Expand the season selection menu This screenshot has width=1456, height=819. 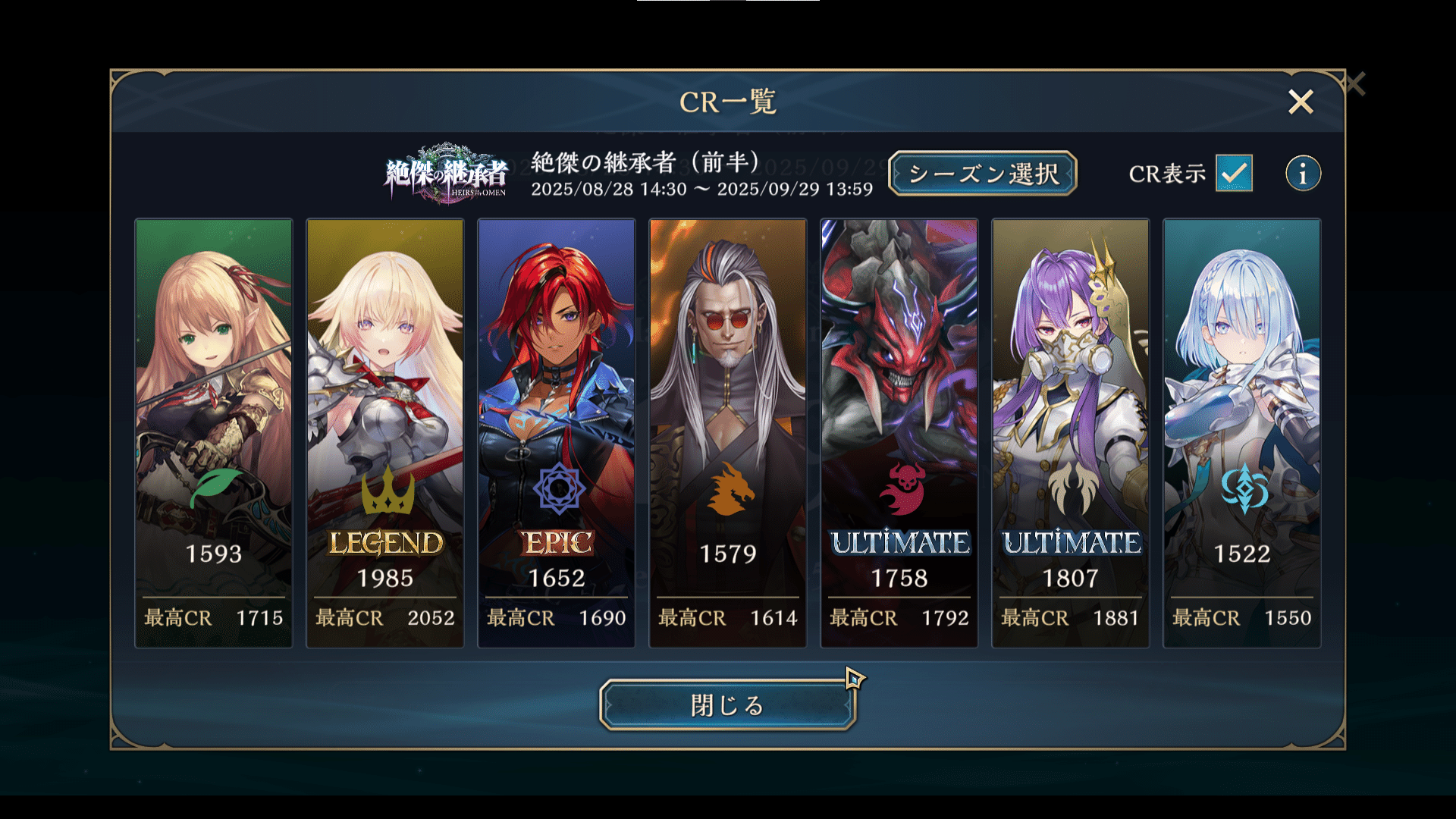[982, 174]
